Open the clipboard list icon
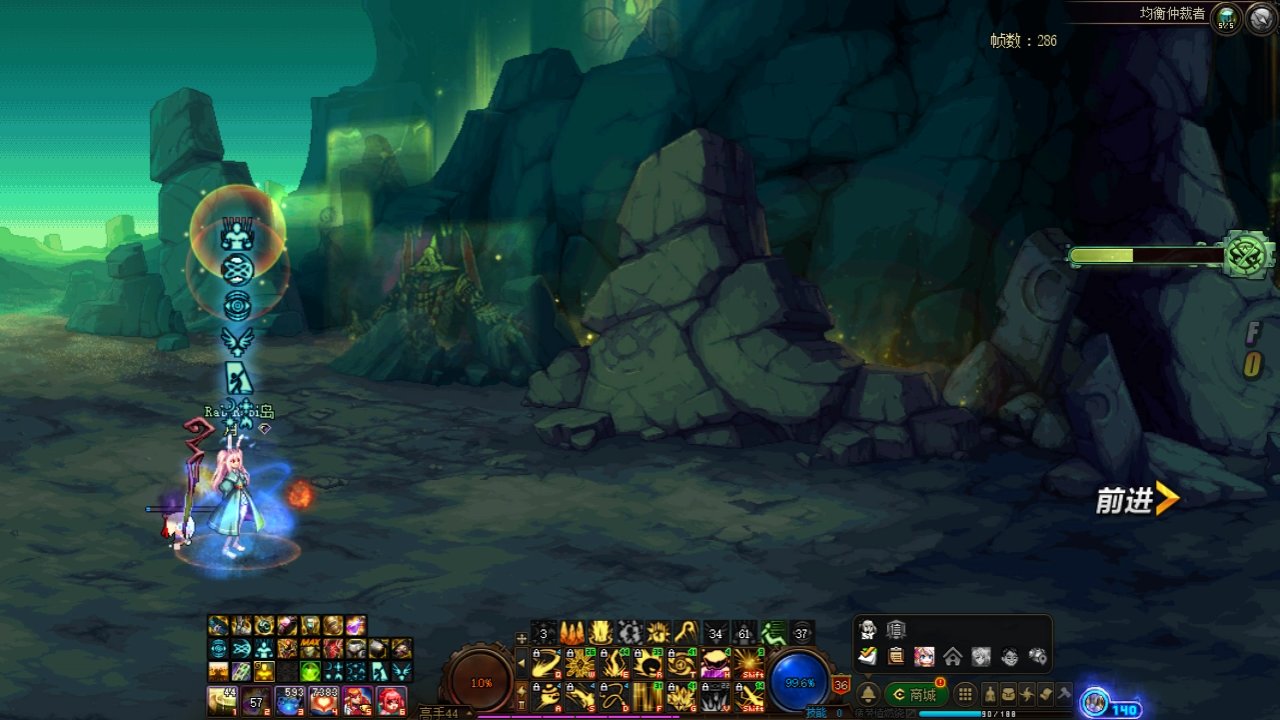 (896, 657)
